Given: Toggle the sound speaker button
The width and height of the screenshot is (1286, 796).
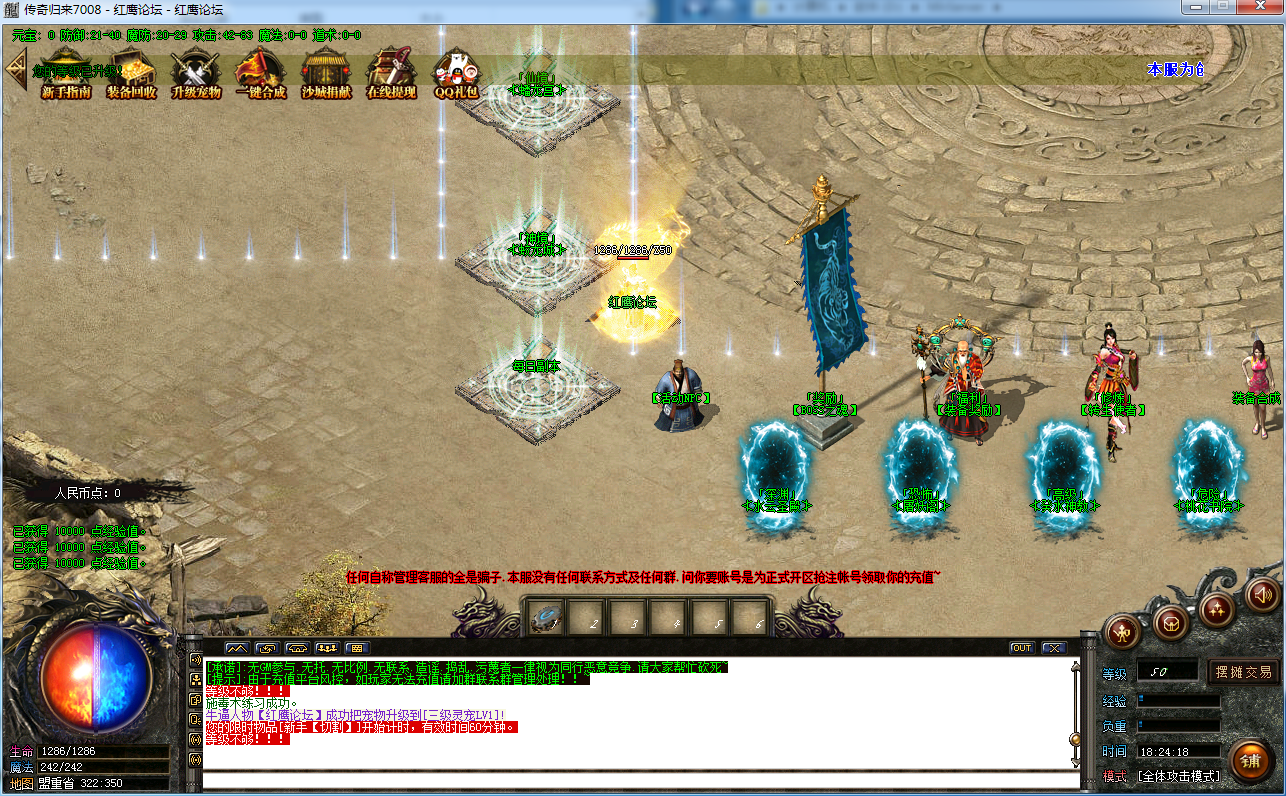Looking at the screenshot, I should tap(1263, 595).
